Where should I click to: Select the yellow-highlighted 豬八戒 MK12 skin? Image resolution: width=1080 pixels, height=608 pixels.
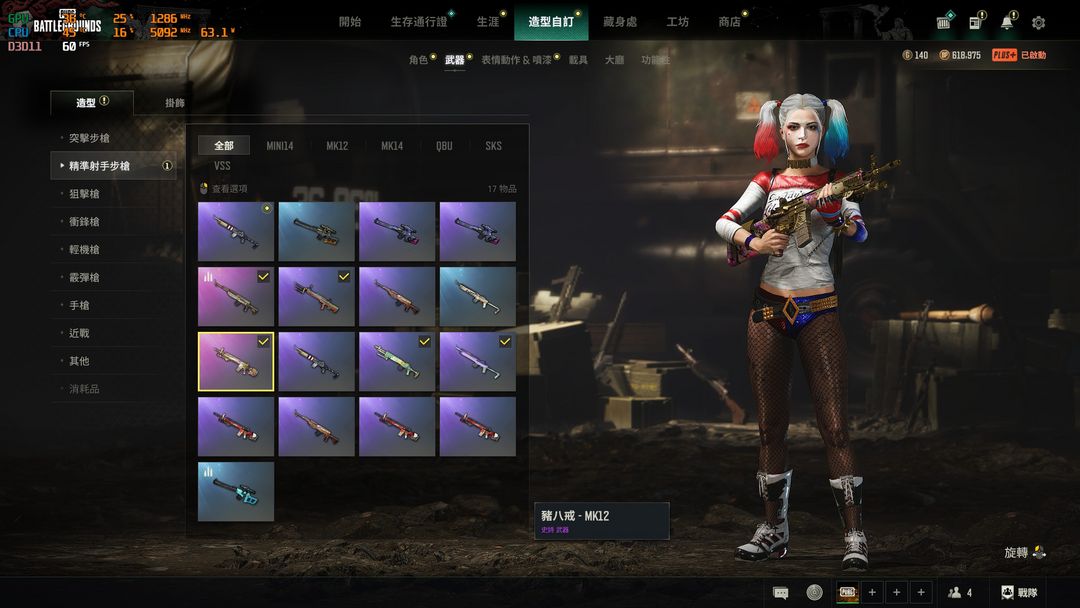pos(236,361)
